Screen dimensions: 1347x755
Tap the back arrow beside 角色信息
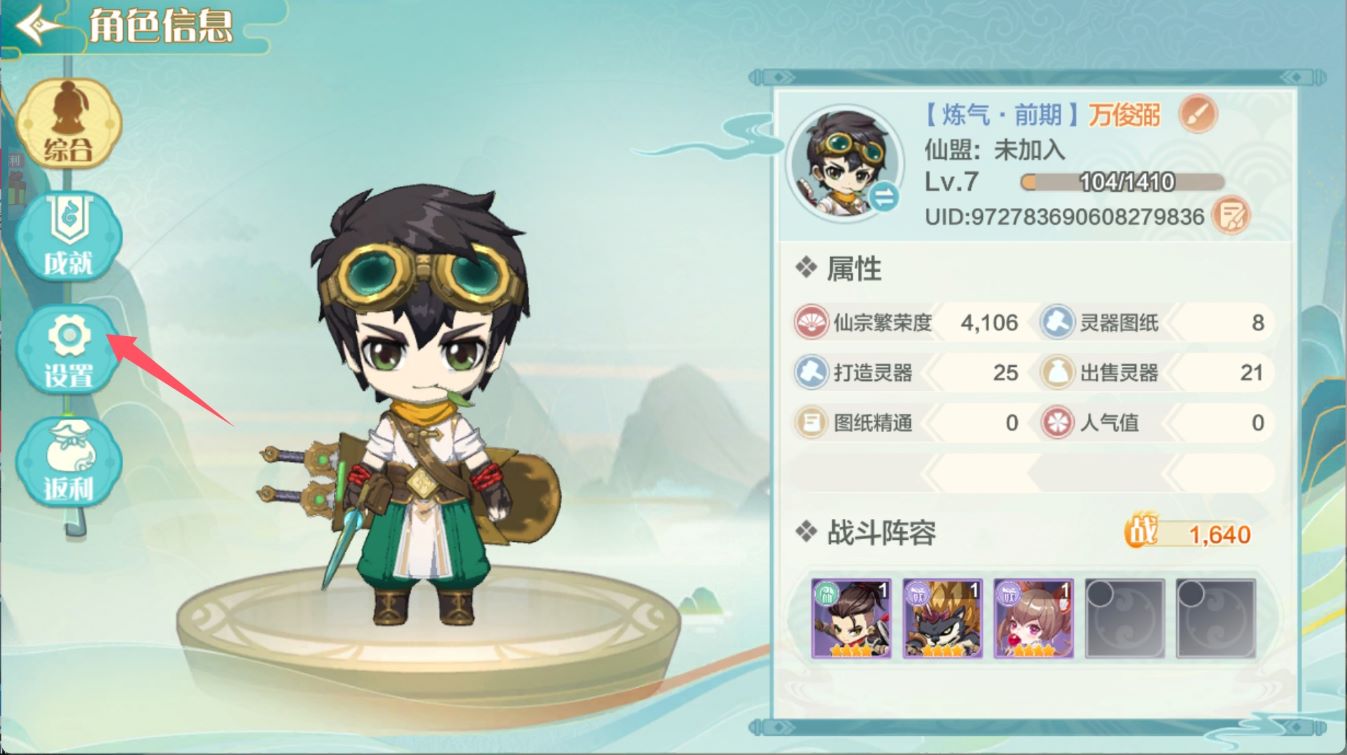(x=34, y=26)
